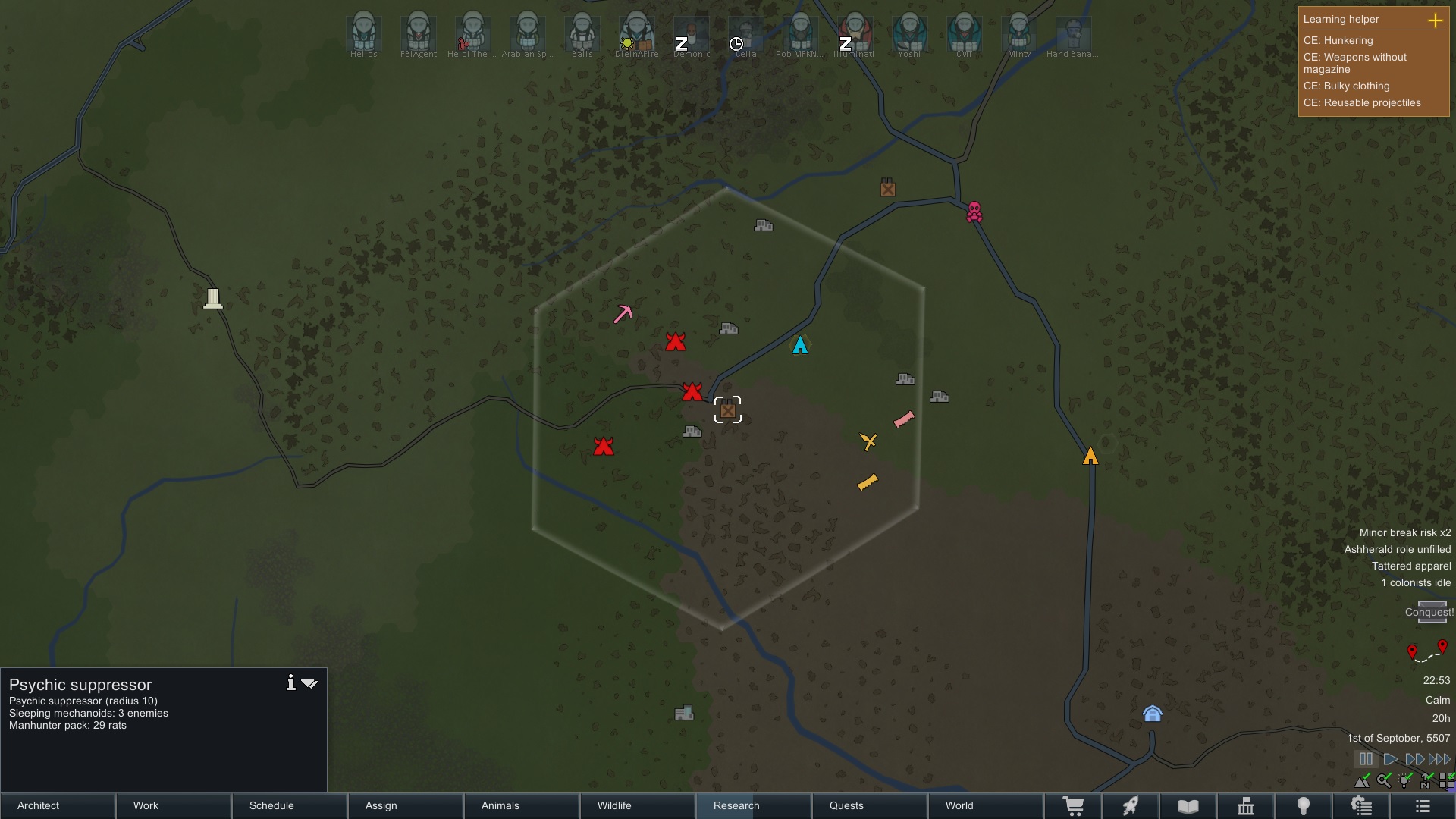Toggle the World map tab
The image size is (1456, 819).
[984, 805]
